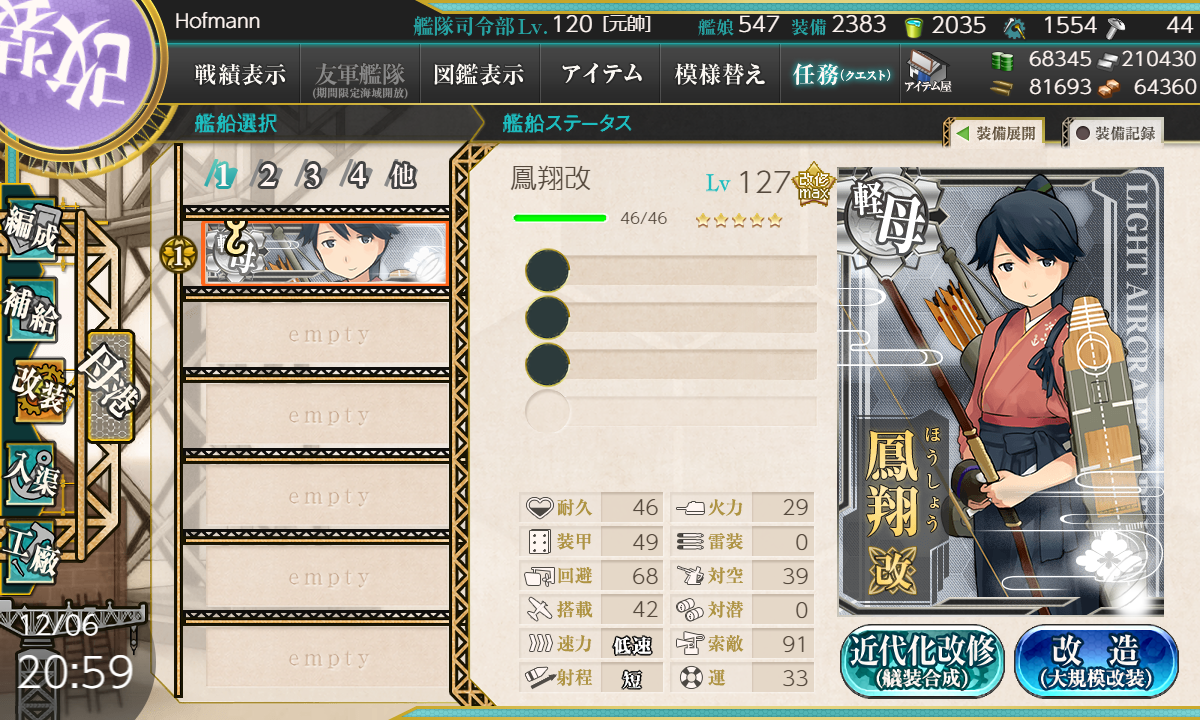
Task: Open the 装備記録 equipment record
Action: tap(1115, 133)
